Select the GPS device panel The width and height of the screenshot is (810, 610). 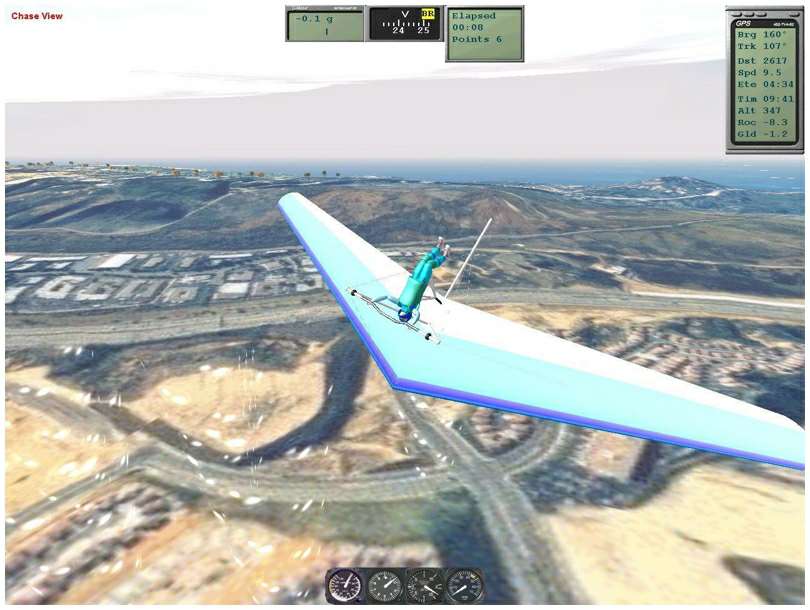(764, 80)
